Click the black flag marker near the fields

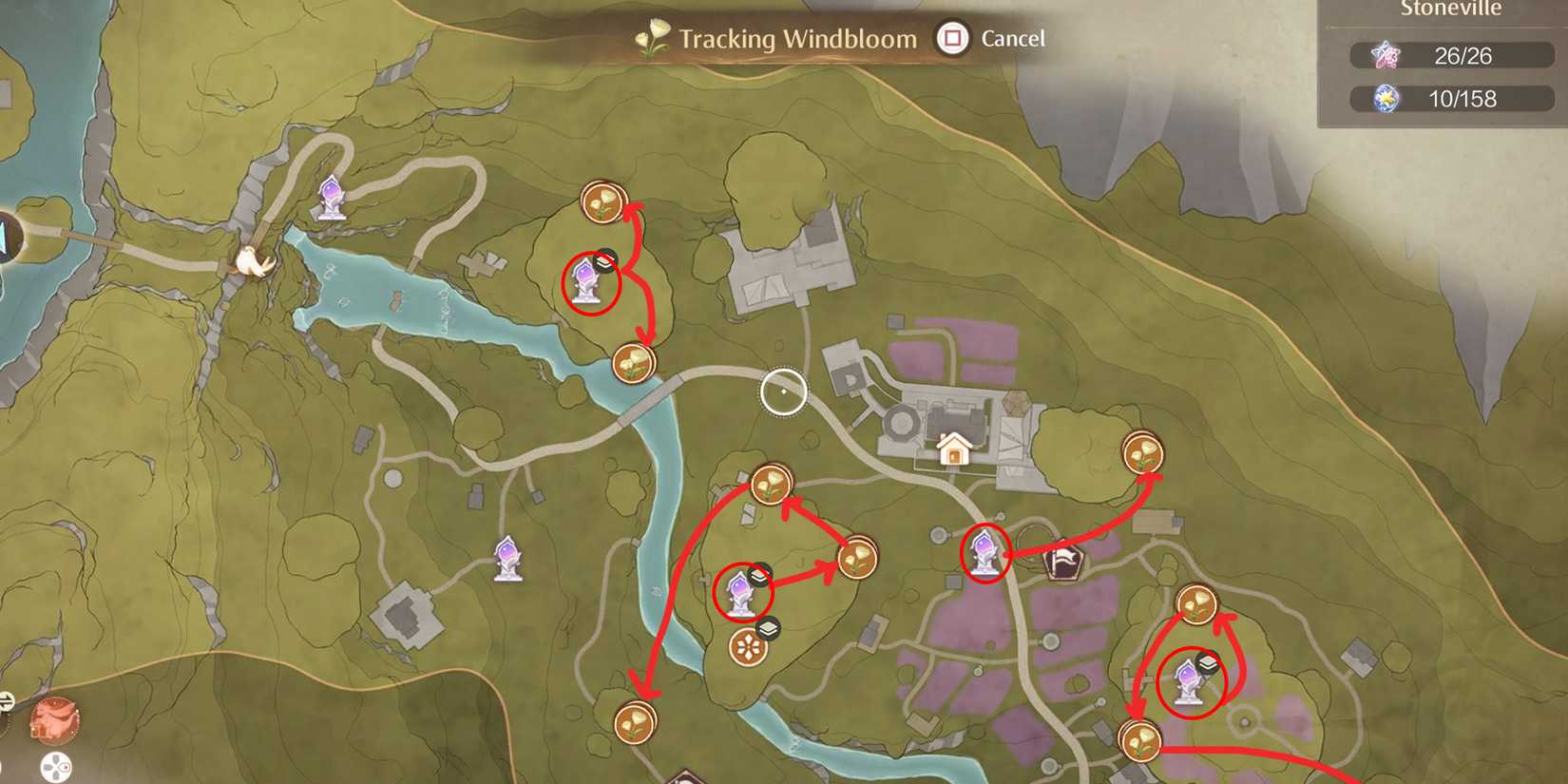click(x=1063, y=562)
